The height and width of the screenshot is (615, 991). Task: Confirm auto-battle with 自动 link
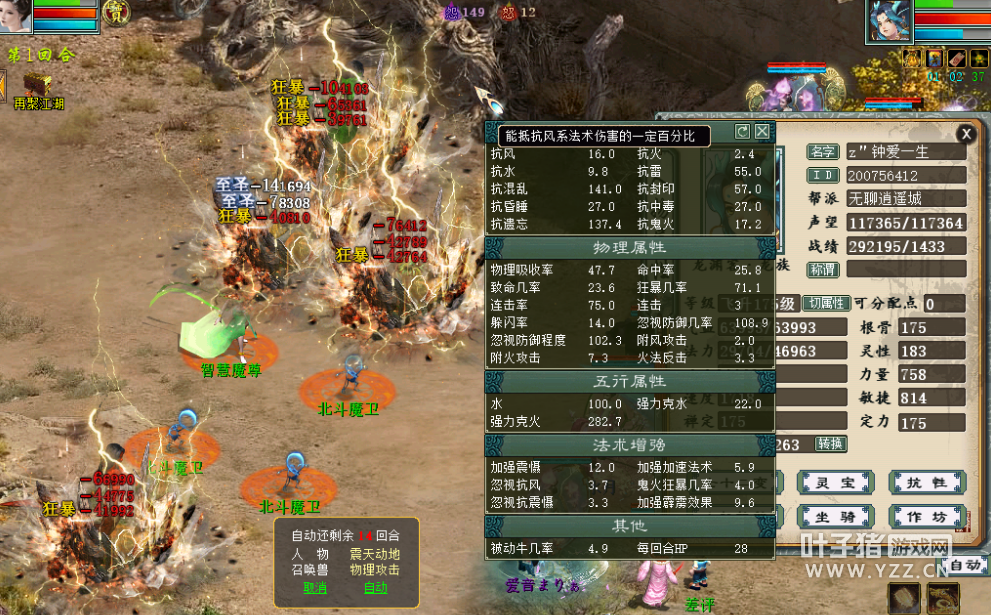(x=375, y=587)
